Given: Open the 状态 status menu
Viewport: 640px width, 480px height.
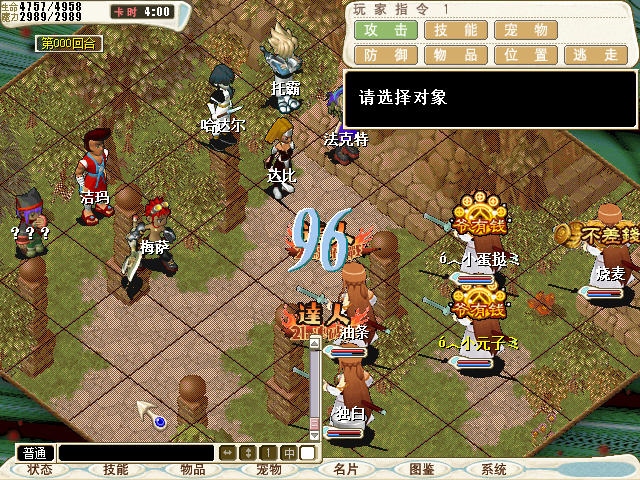Looking at the screenshot, I should click(40, 469).
